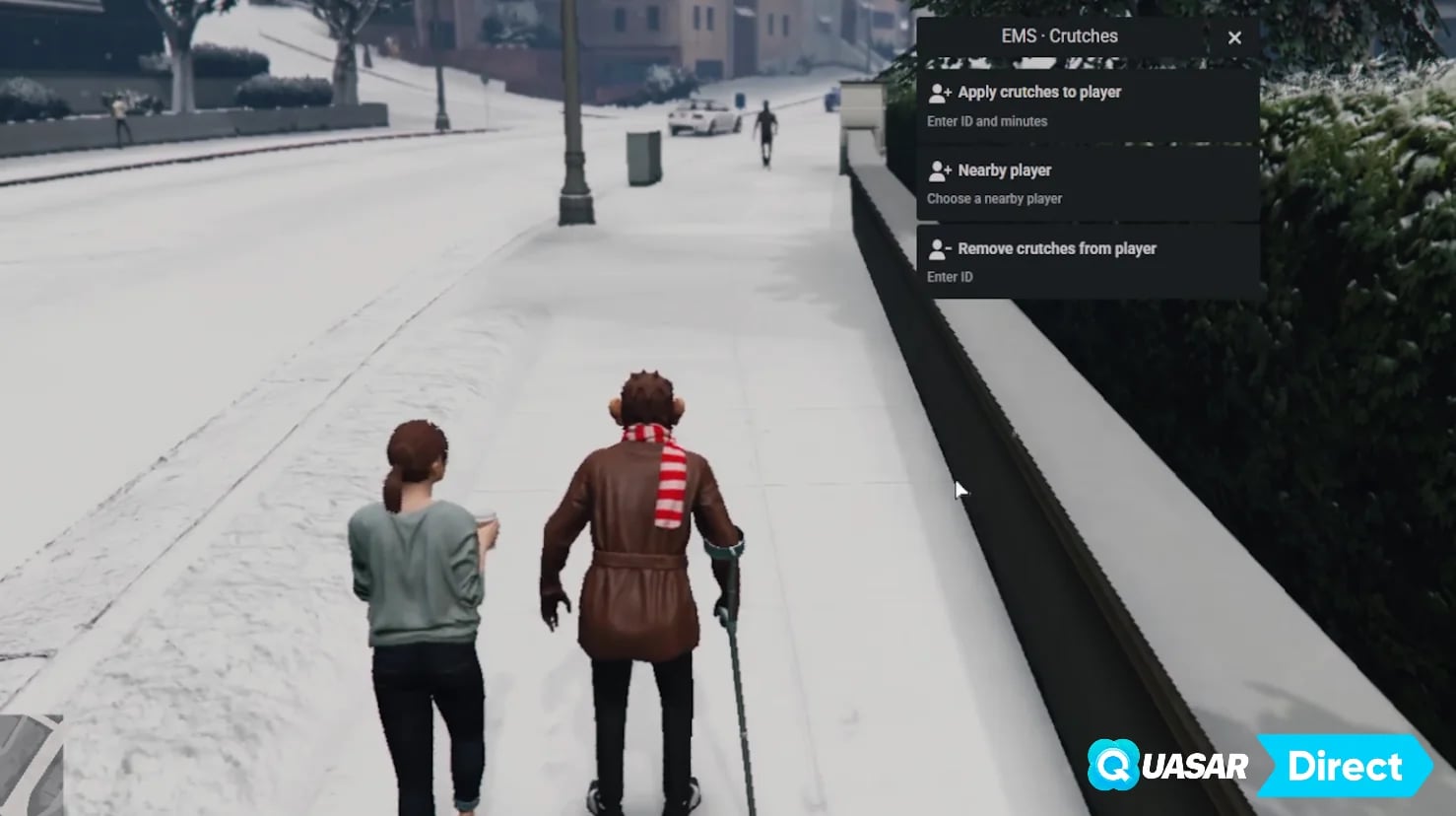Click the Choose a nearby player subtitle
Viewport: 1456px width, 816px height.
(993, 198)
